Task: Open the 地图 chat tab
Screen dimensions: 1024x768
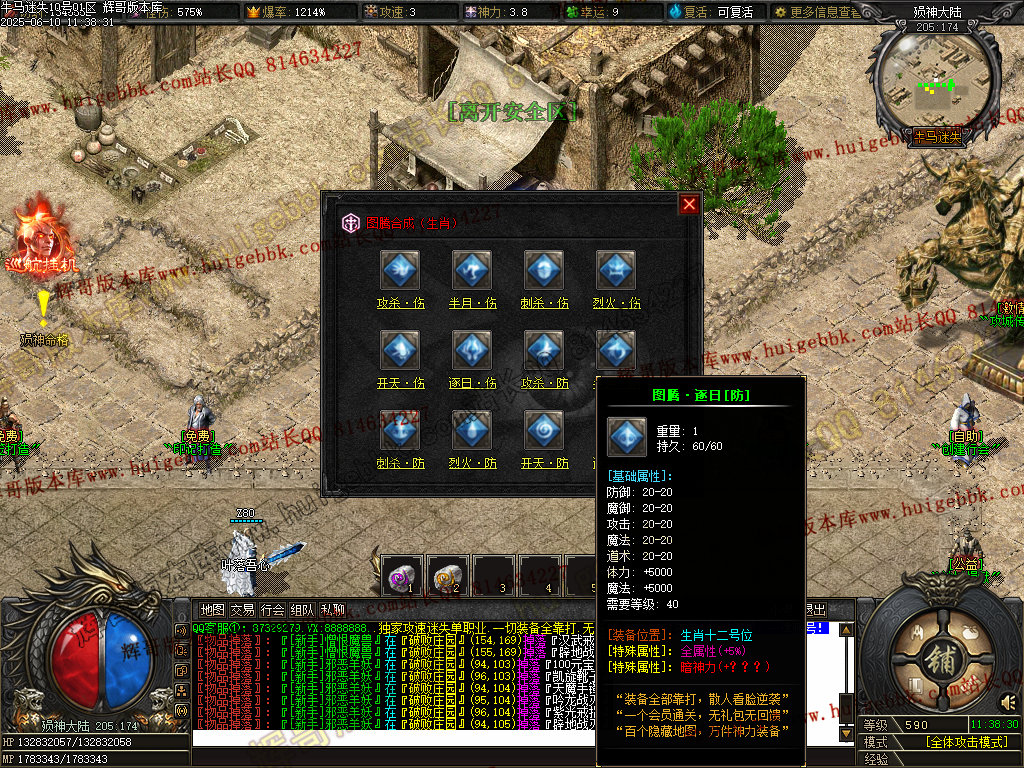Action: click(x=212, y=609)
